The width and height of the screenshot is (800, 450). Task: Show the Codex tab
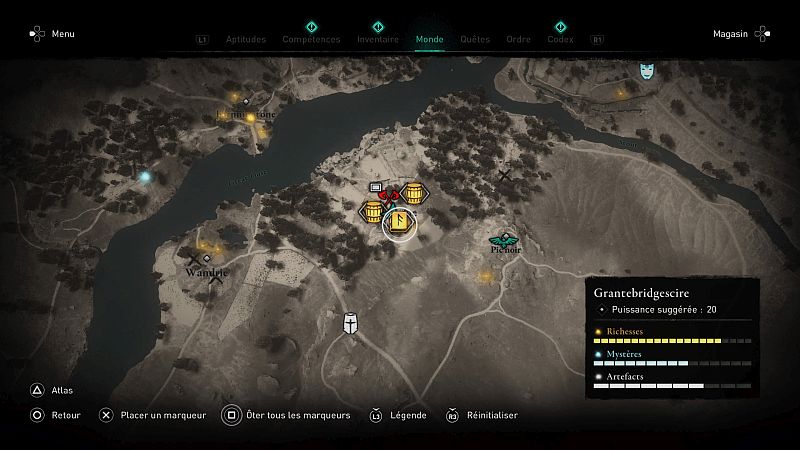pyautogui.click(x=560, y=40)
